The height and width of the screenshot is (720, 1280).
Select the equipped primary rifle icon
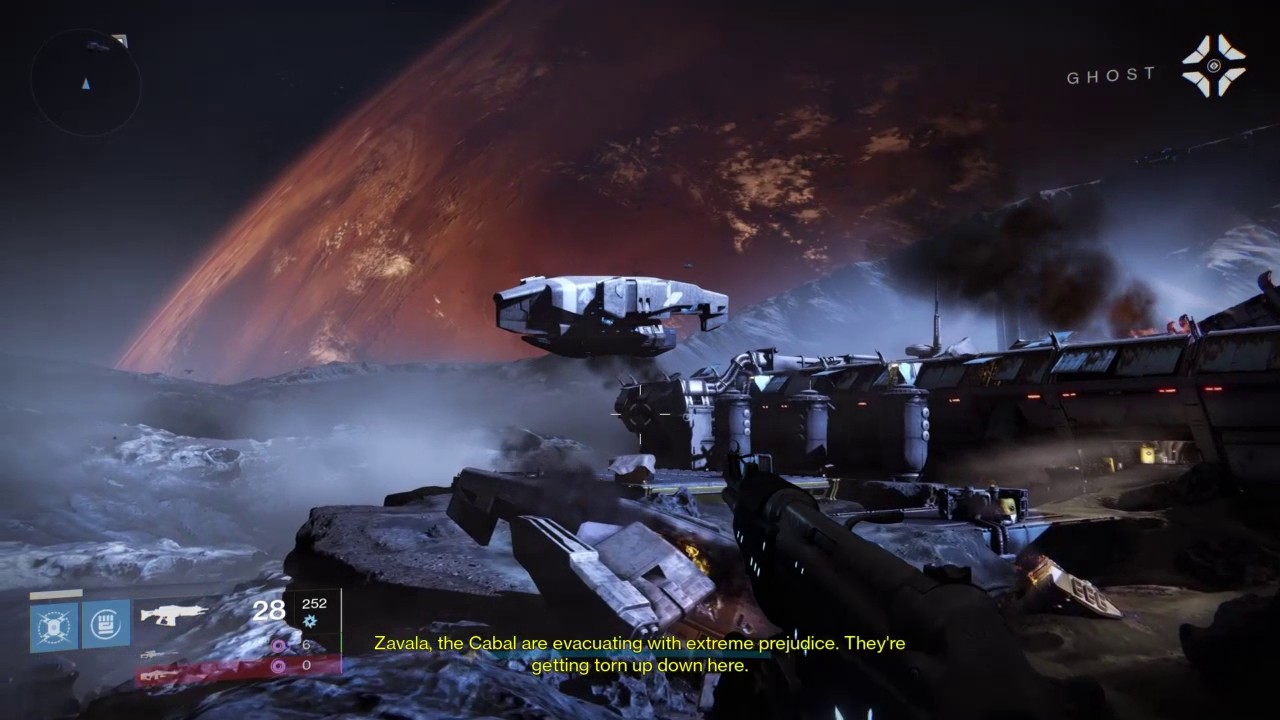point(174,613)
